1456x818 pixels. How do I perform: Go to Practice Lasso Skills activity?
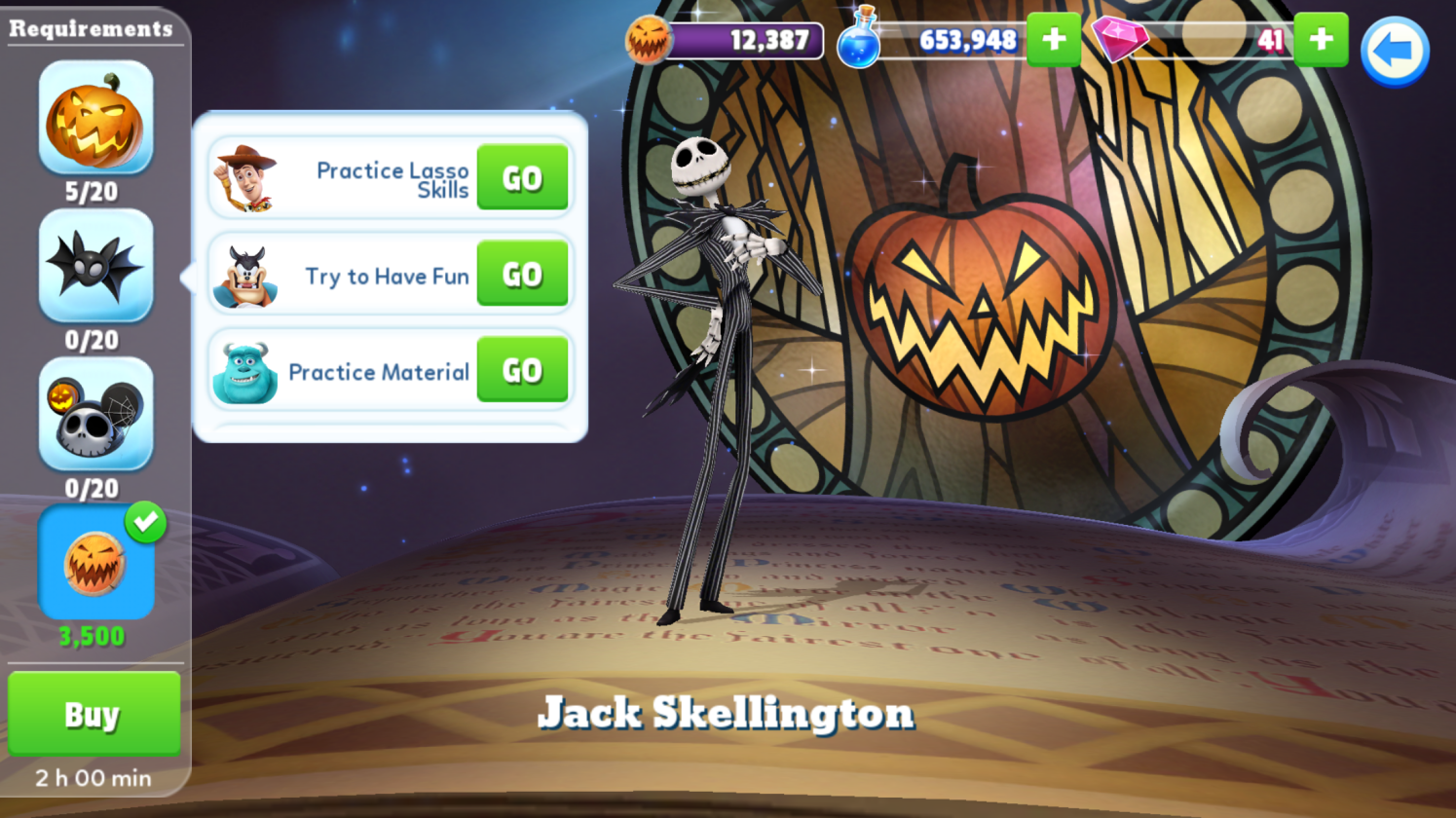(x=522, y=178)
